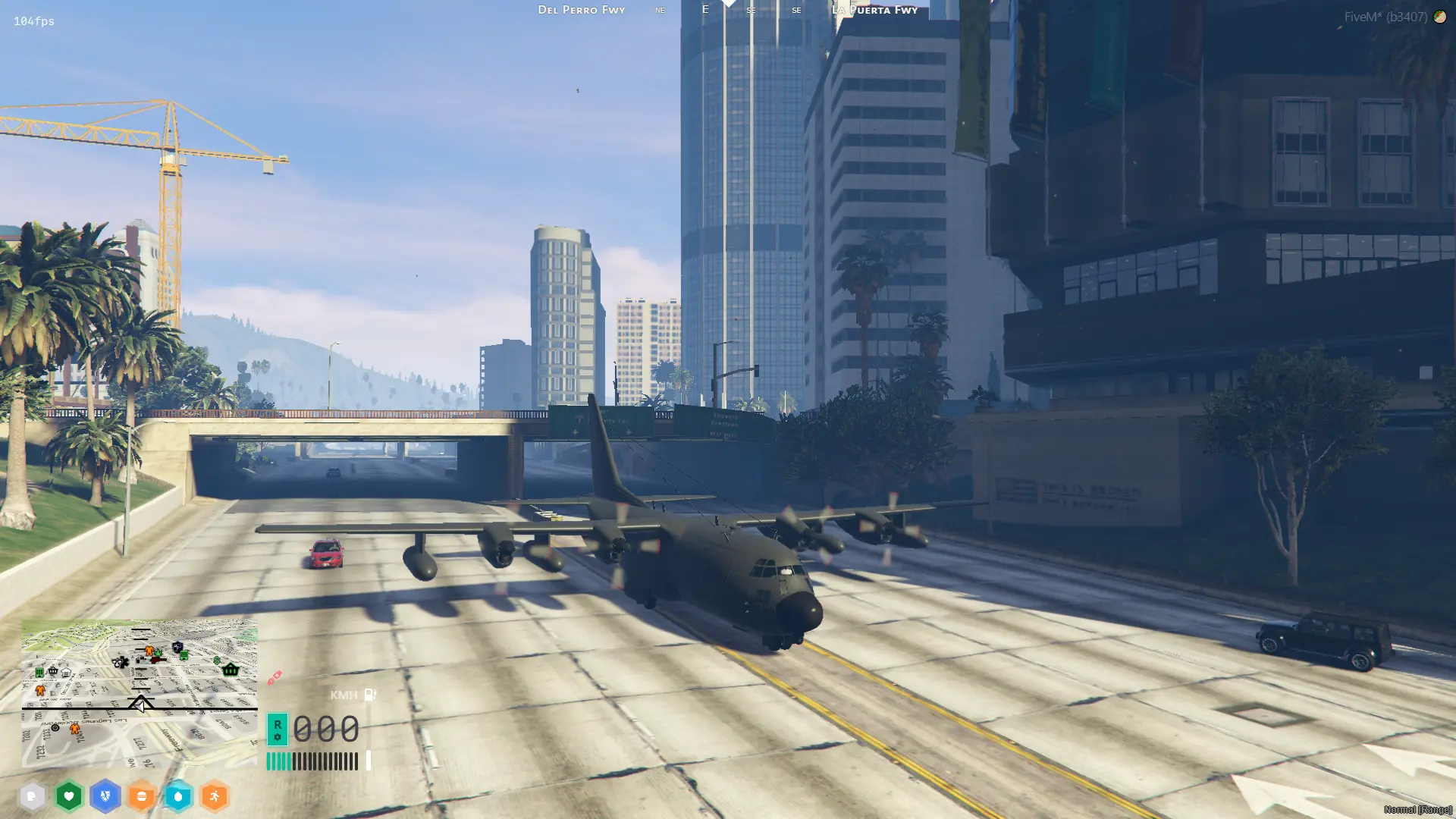Click the large green shopping basket map marker

pyautogui.click(x=231, y=670)
